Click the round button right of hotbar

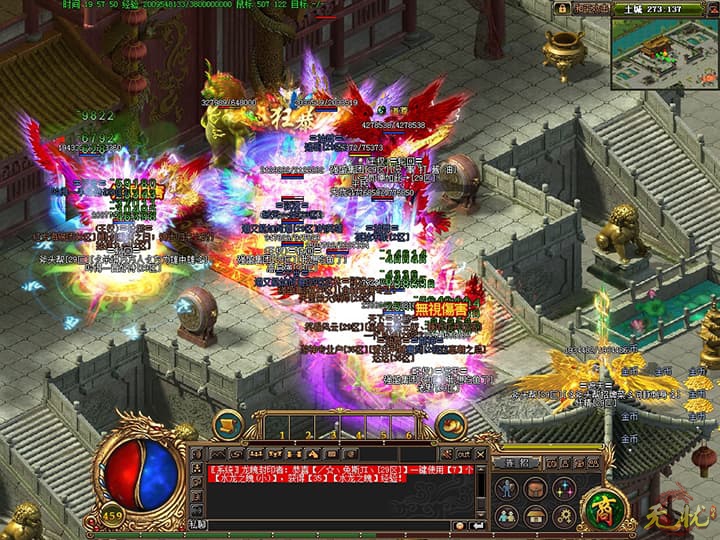[451, 424]
